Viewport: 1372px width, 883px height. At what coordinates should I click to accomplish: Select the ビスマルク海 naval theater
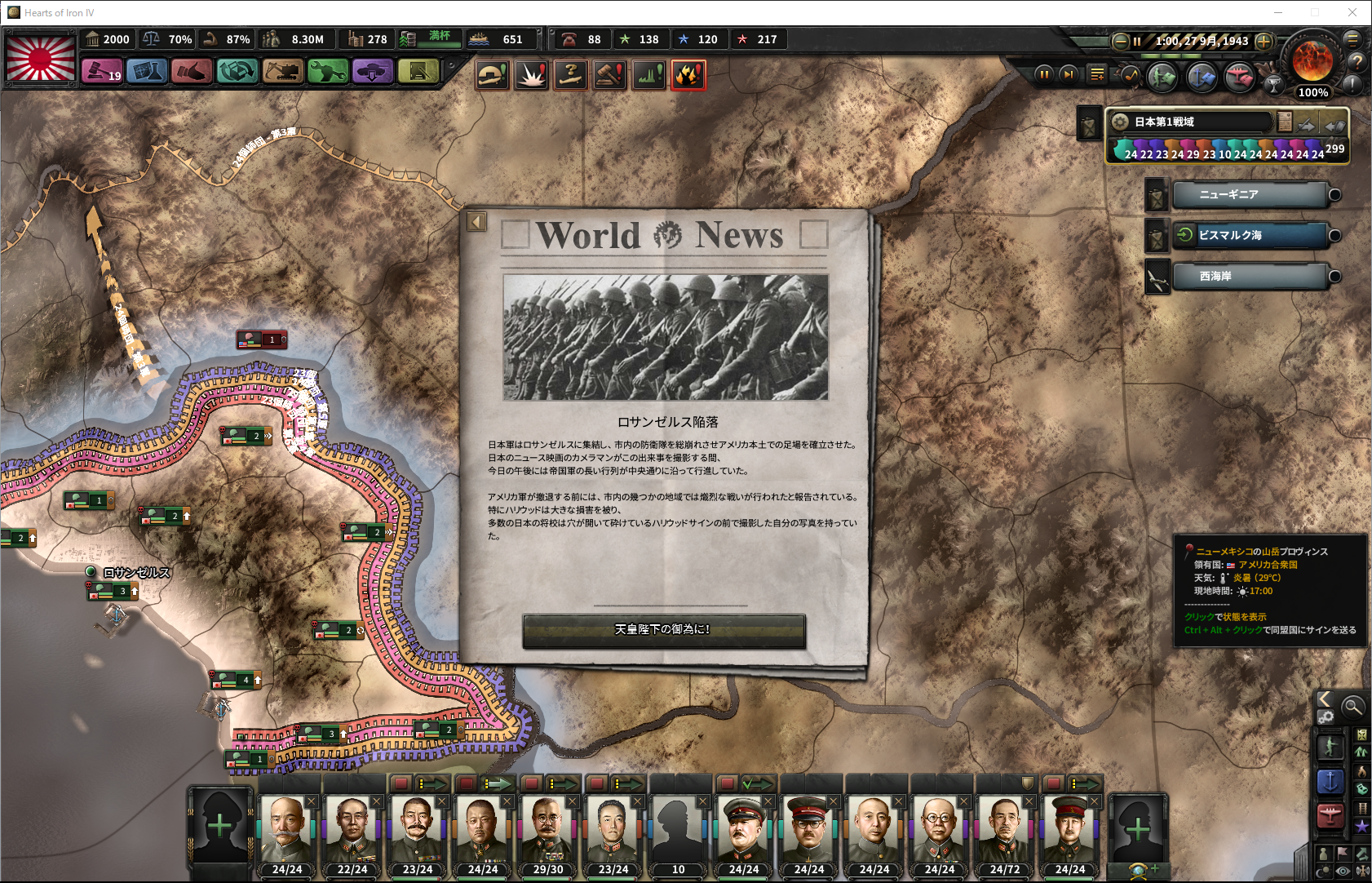1250,236
